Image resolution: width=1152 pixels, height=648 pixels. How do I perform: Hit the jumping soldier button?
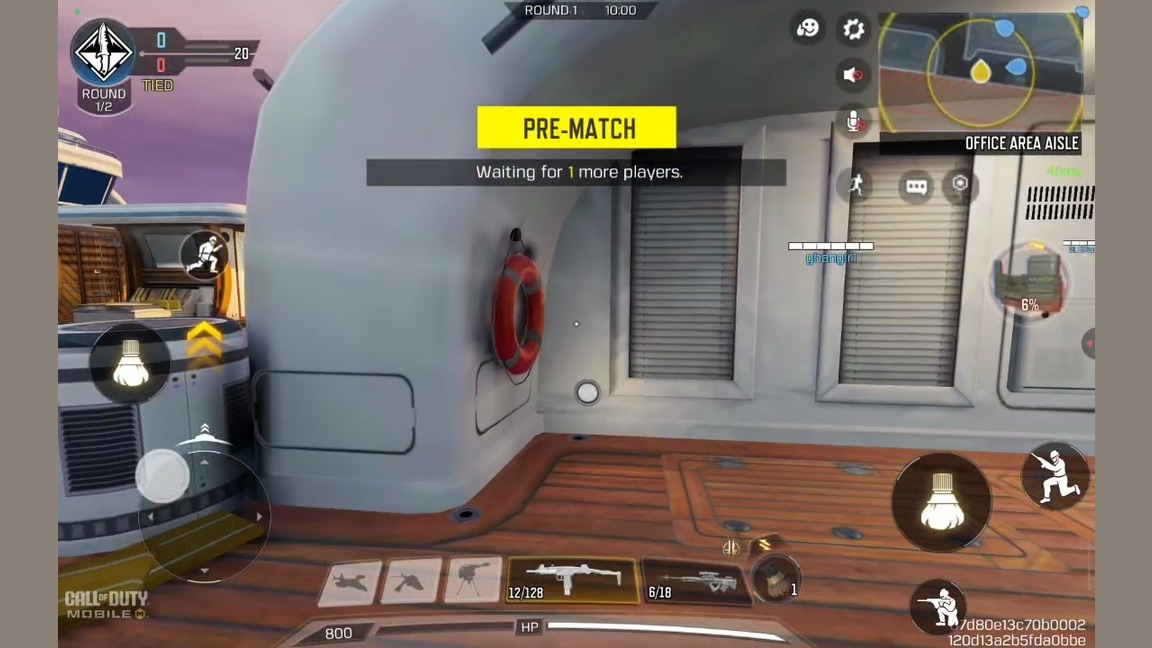point(206,254)
